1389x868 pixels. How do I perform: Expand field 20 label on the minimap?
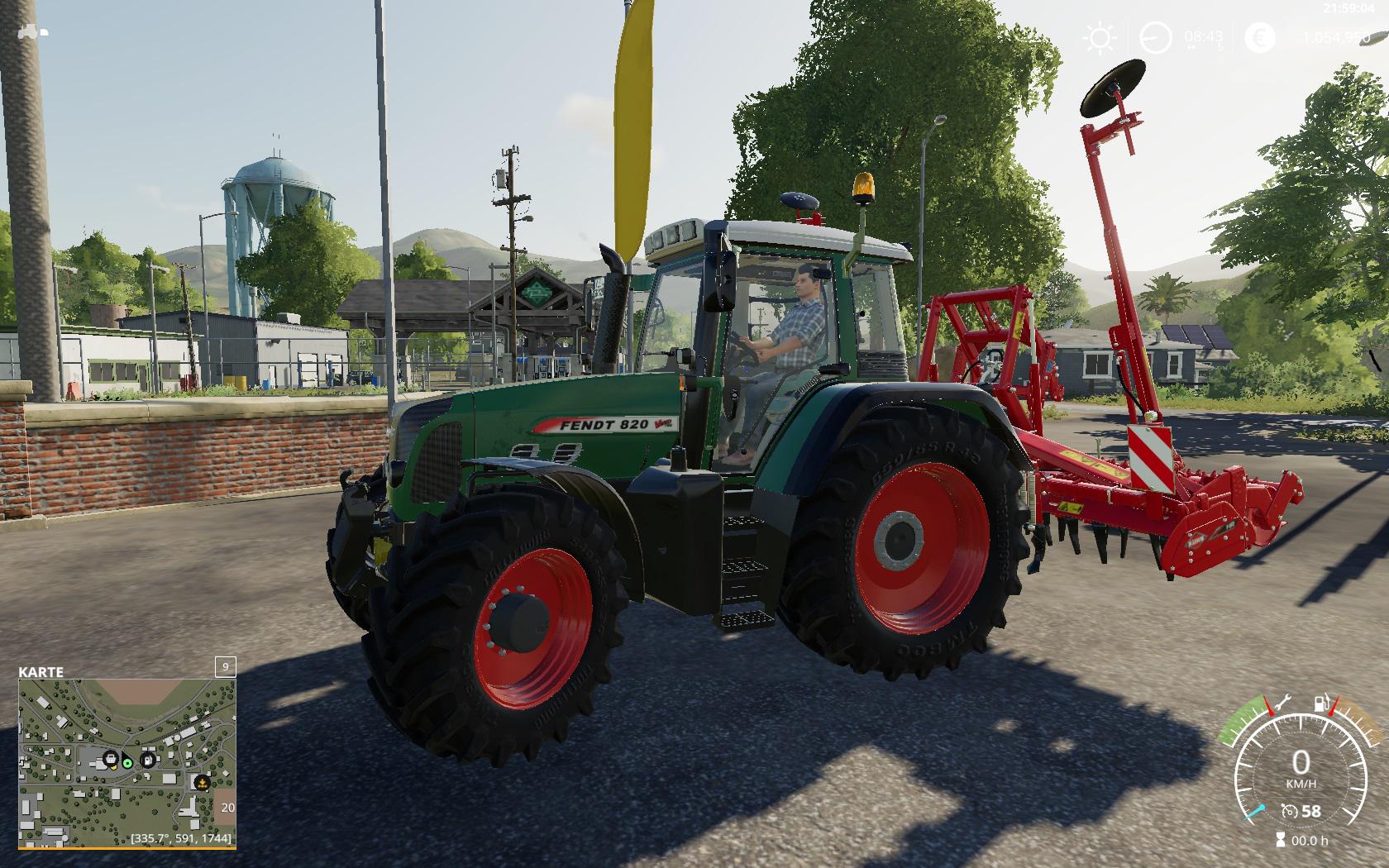227,807
